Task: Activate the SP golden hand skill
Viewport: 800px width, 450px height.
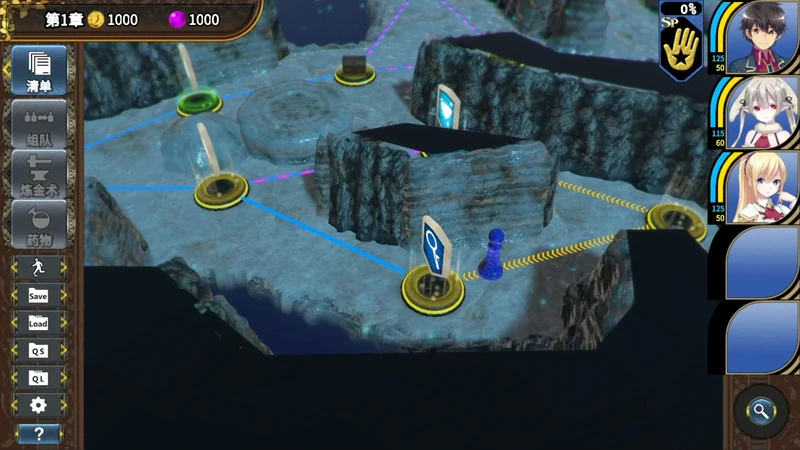Action: 682,46
